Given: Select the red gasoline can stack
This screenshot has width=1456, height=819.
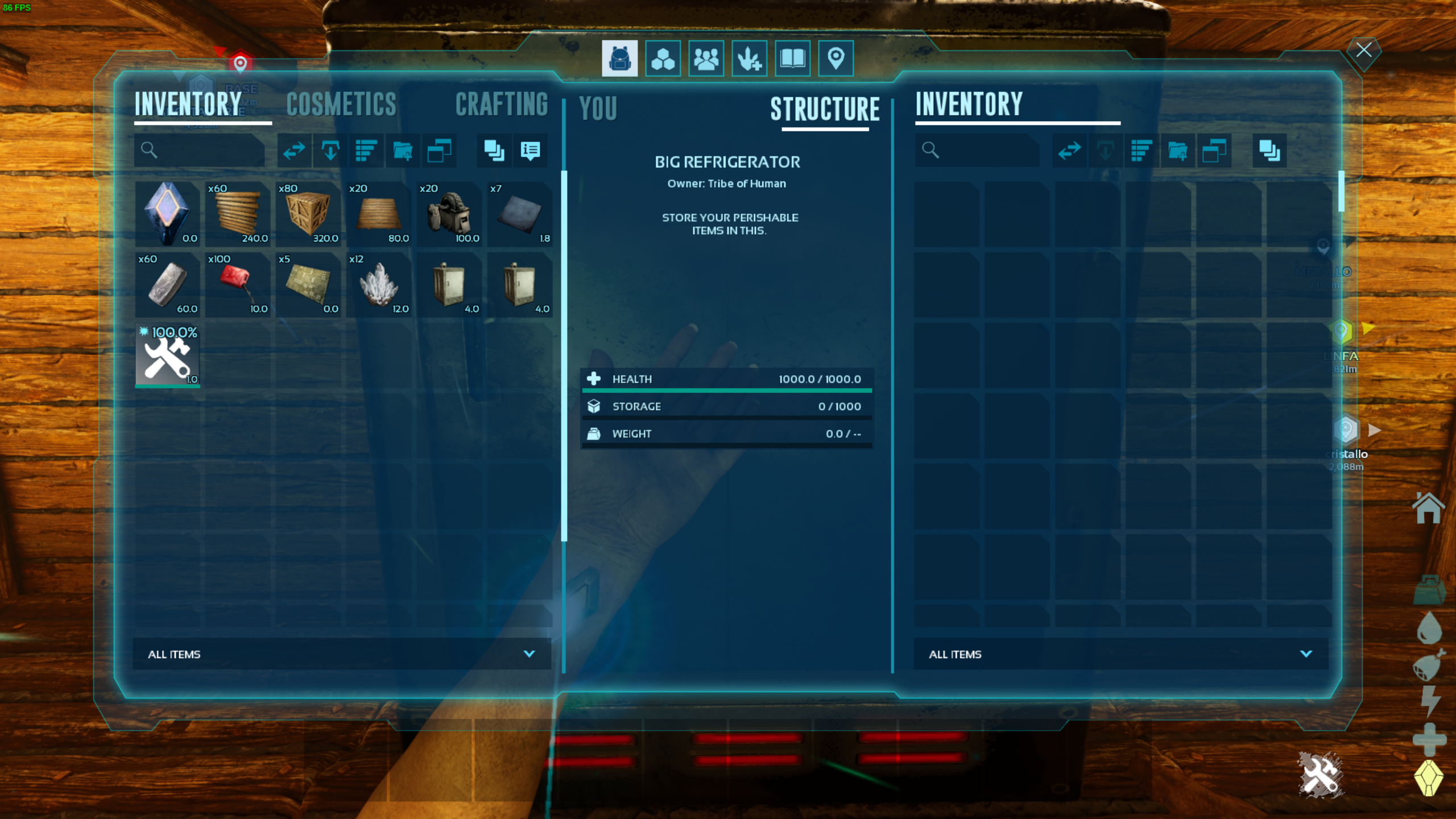Looking at the screenshot, I should (x=238, y=284).
